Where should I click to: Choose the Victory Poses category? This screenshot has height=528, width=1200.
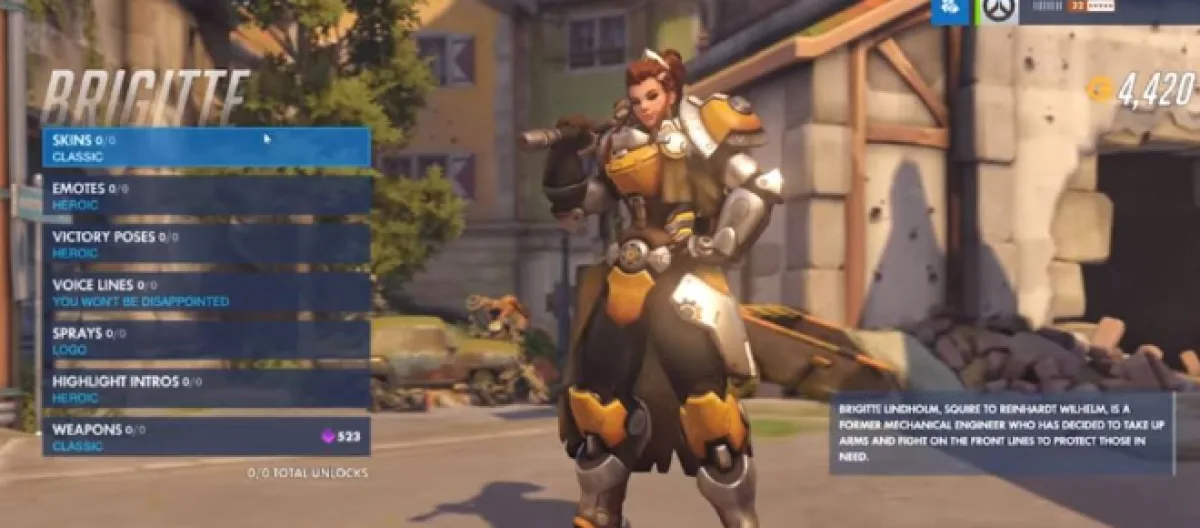pos(206,244)
